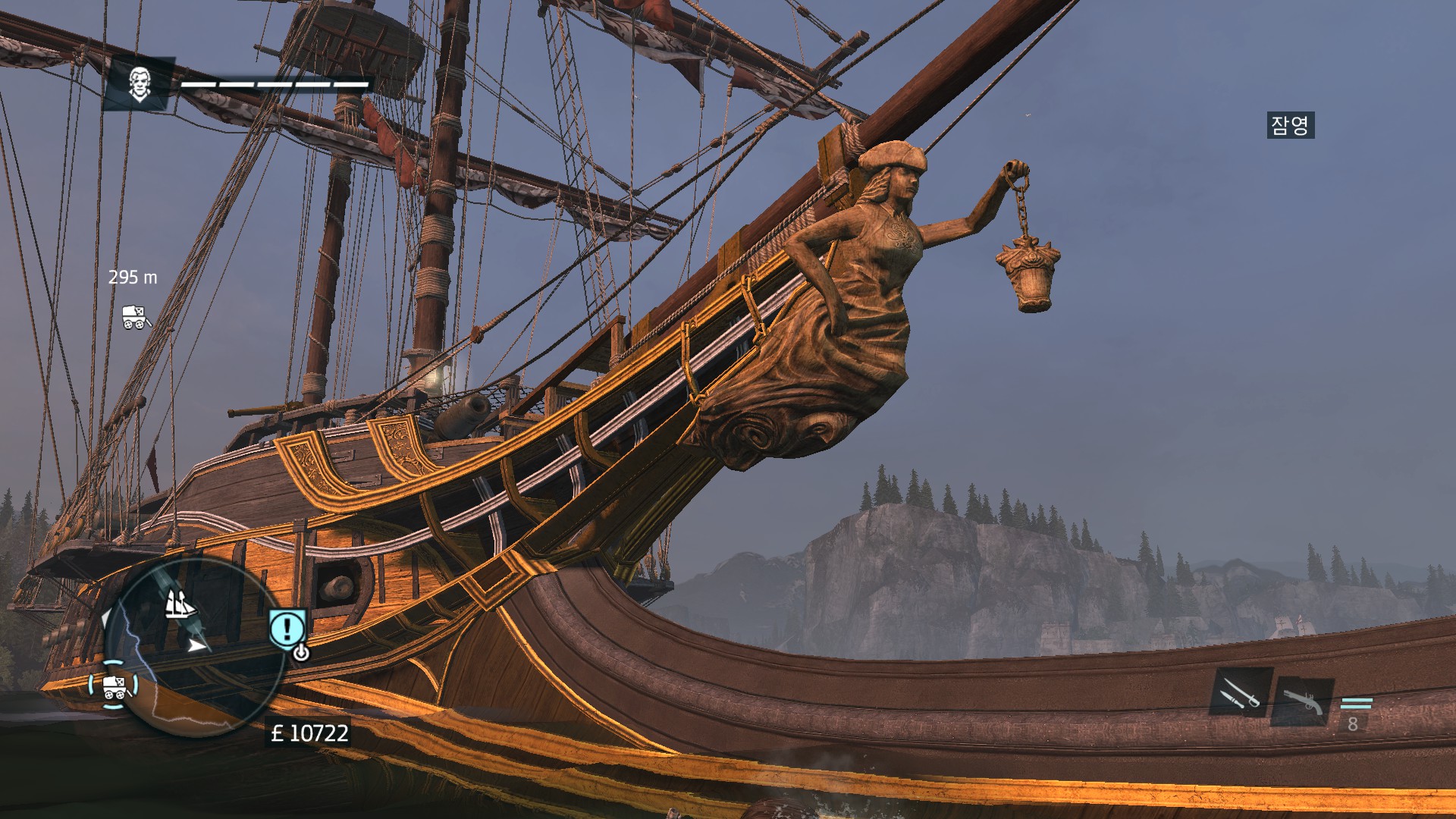Click the wagon objective tracker below 295 m

pyautogui.click(x=136, y=316)
